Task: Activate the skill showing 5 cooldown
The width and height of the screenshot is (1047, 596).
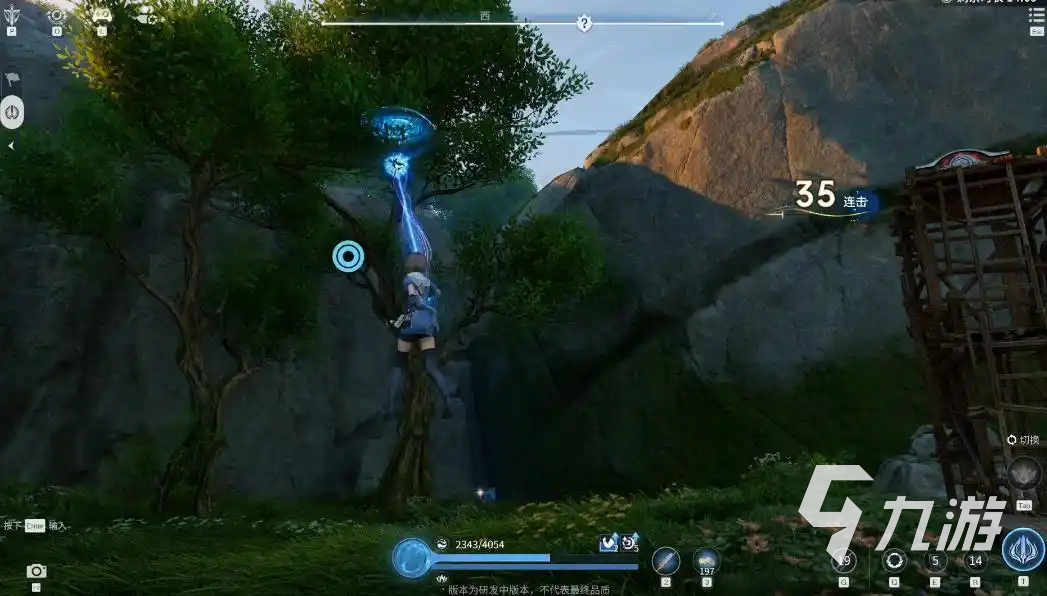Action: 936,561
